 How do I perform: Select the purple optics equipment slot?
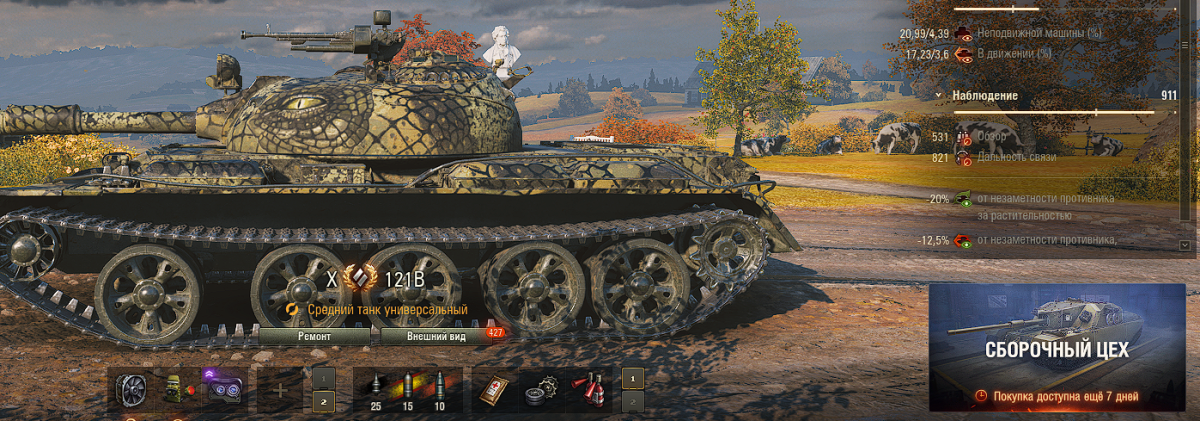click(225, 389)
